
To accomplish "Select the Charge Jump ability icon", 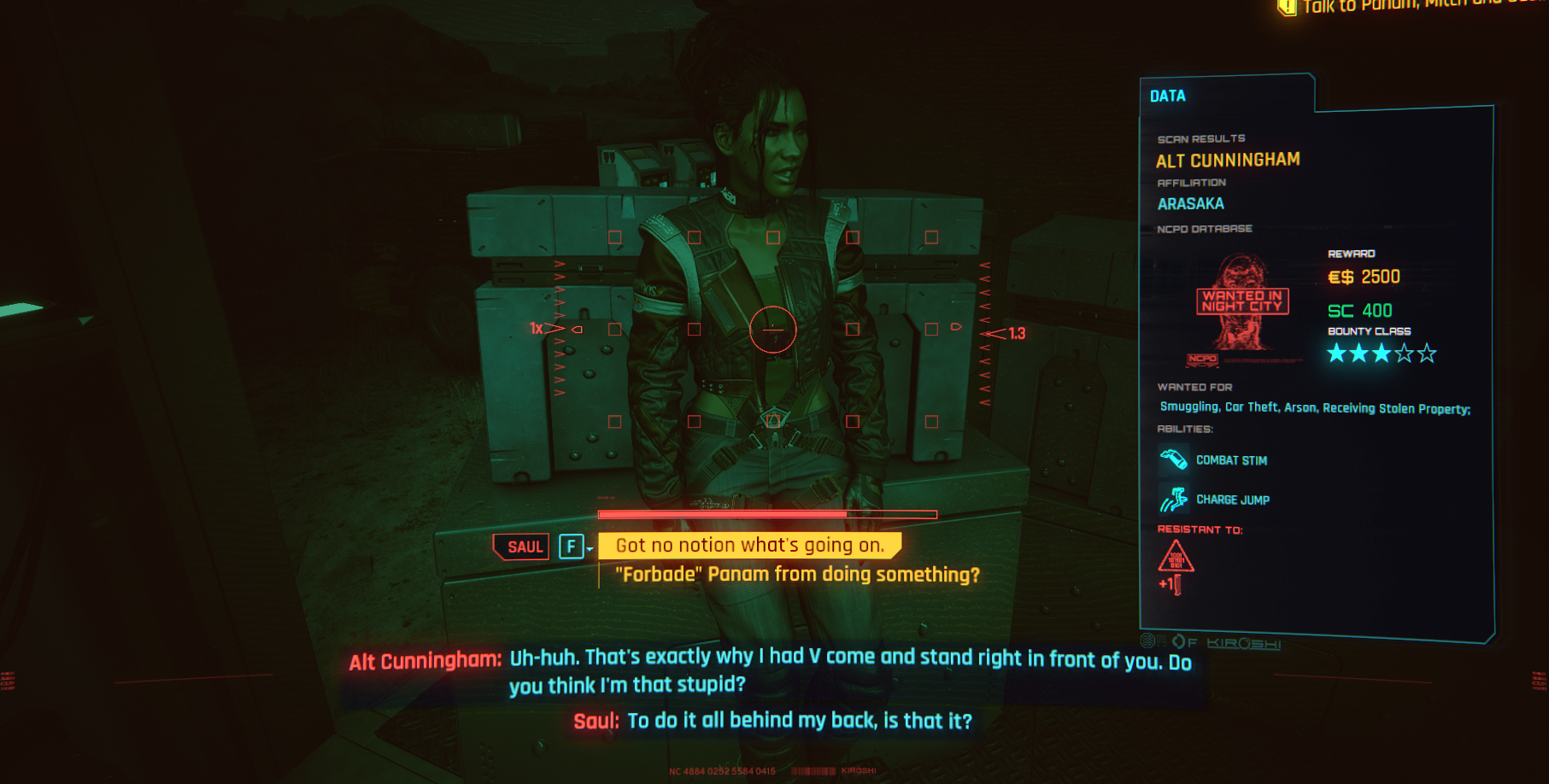I will click(x=1173, y=499).
